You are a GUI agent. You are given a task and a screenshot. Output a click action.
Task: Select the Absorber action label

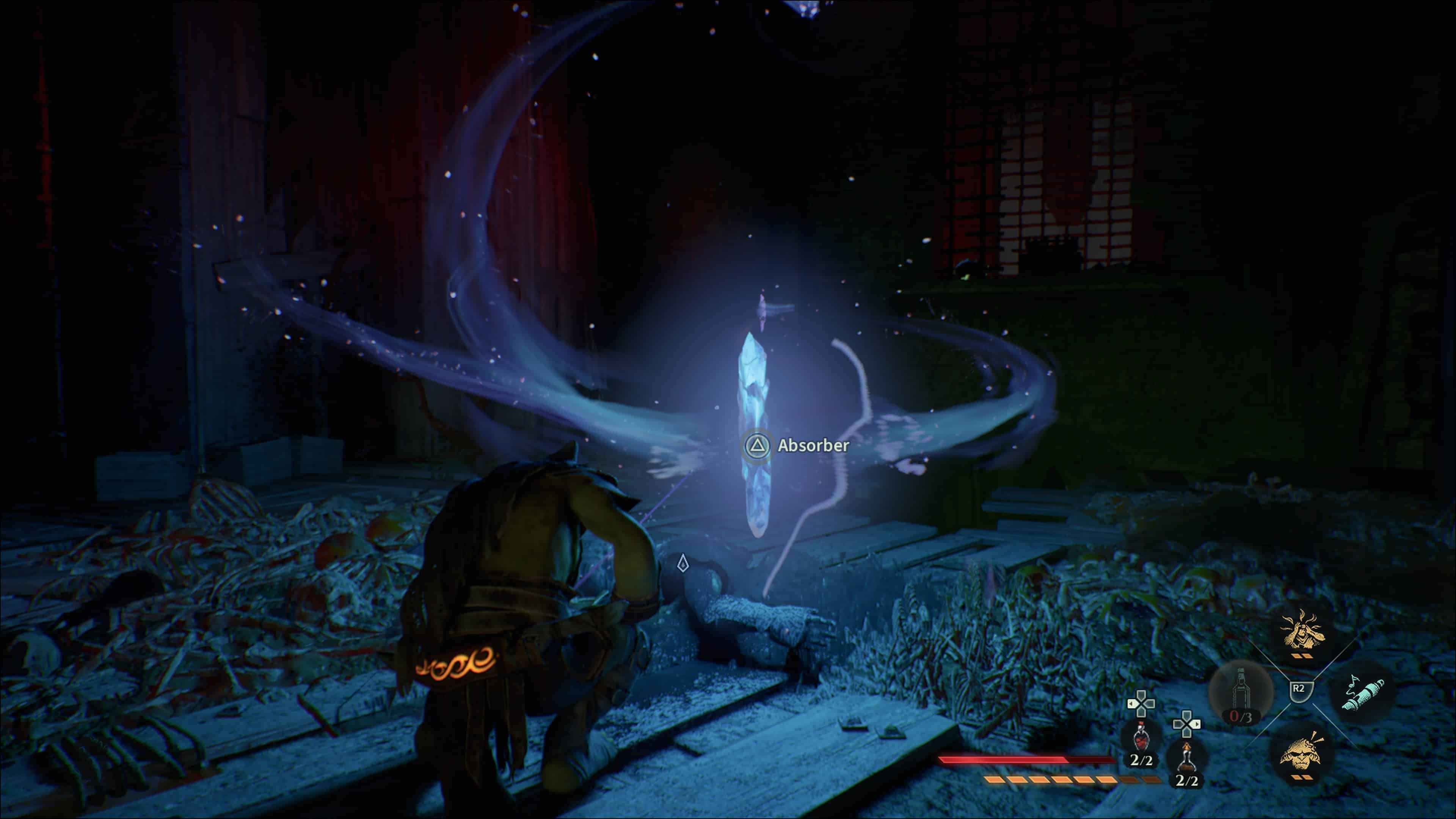coord(812,446)
